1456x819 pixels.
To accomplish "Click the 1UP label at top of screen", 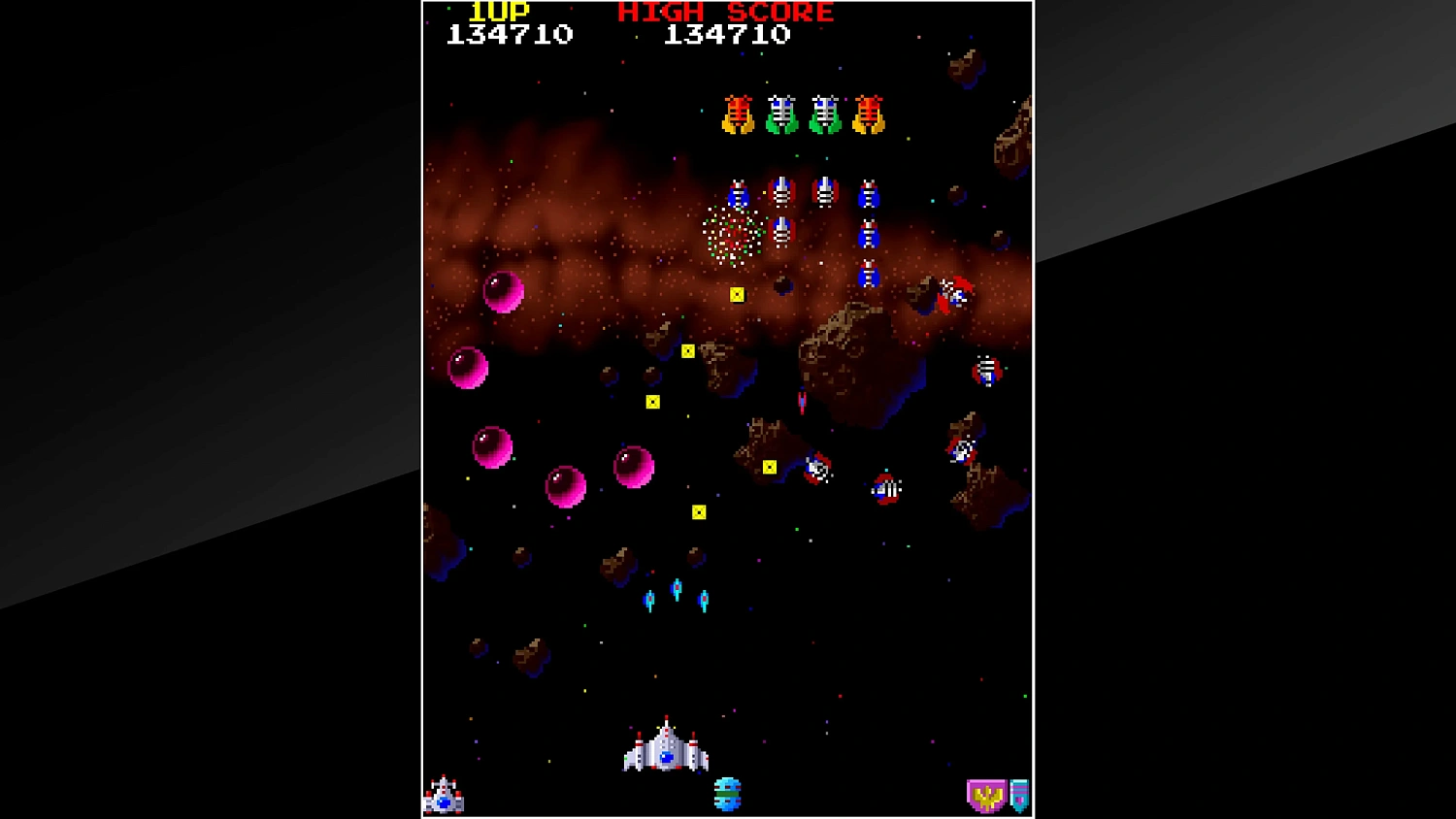I will (x=501, y=13).
